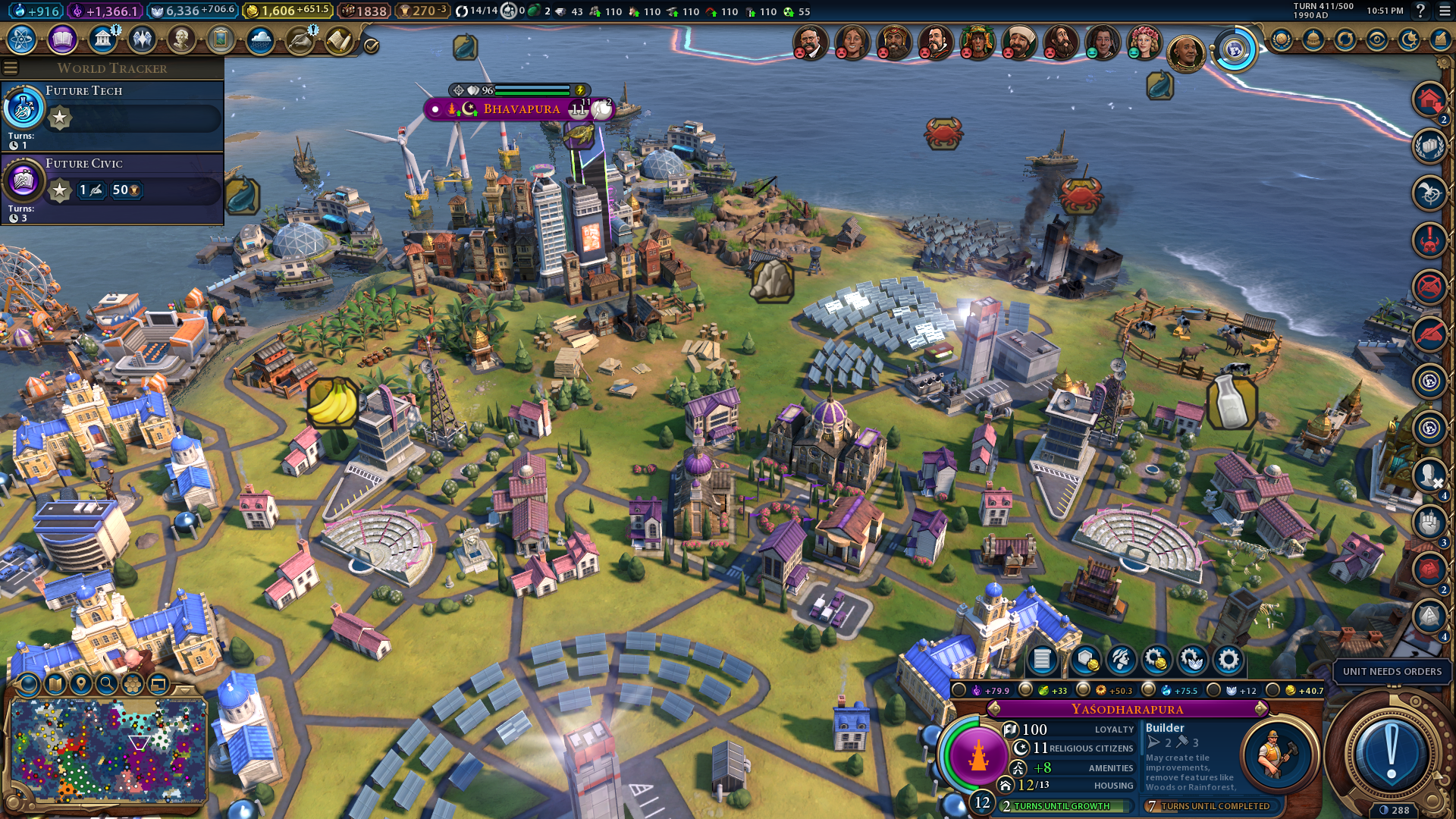The width and height of the screenshot is (1456, 819).
Task: Open the civics tree book icon
Action: tap(62, 39)
